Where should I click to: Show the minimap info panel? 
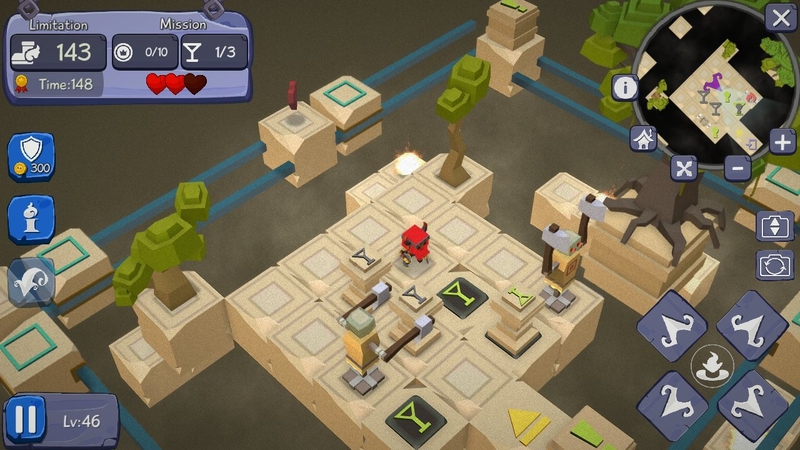pyautogui.click(x=626, y=87)
